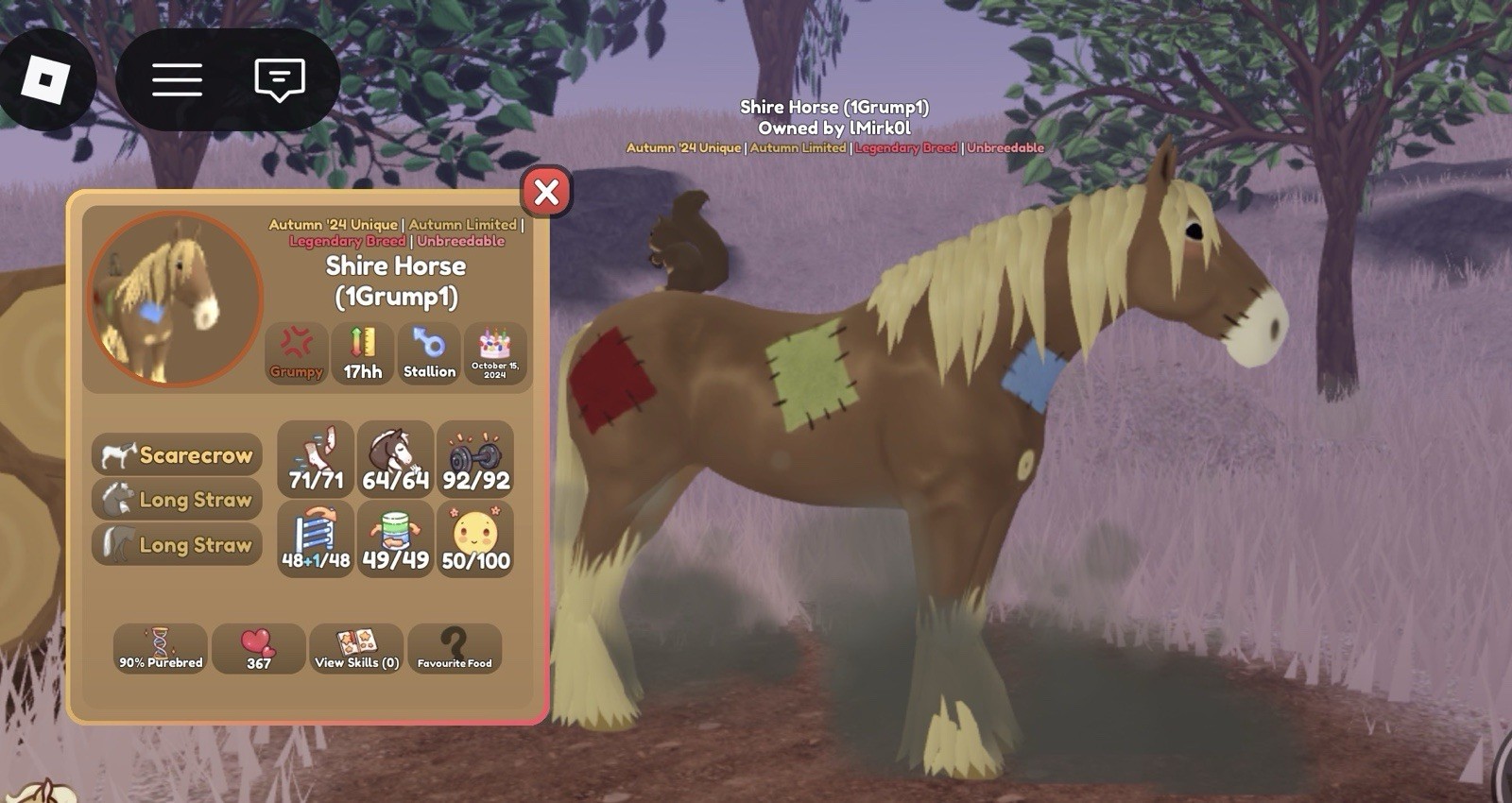
Task: Click the Stallion gender symbol icon
Action: (x=430, y=353)
